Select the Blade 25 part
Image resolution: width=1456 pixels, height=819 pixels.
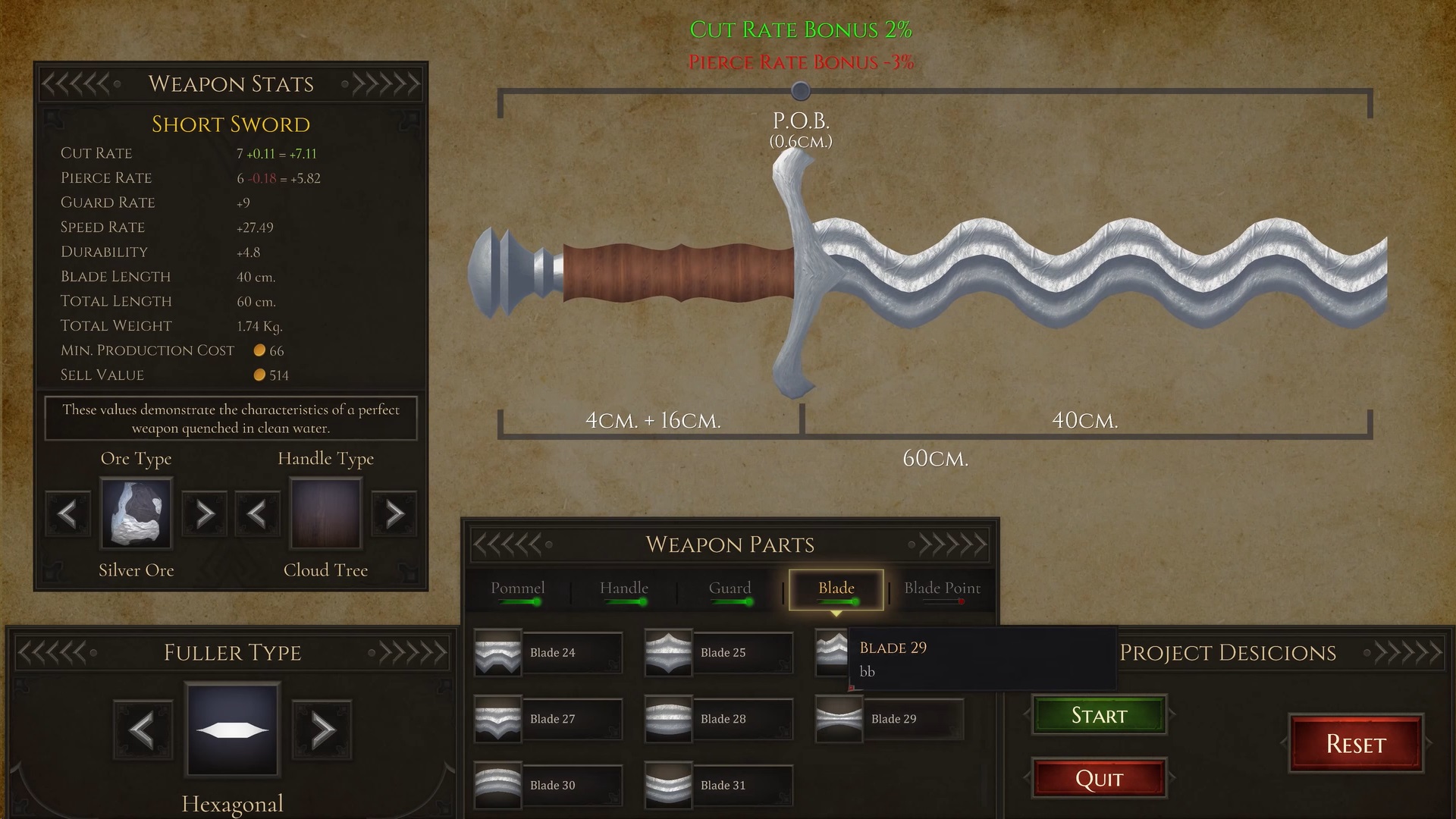click(719, 653)
